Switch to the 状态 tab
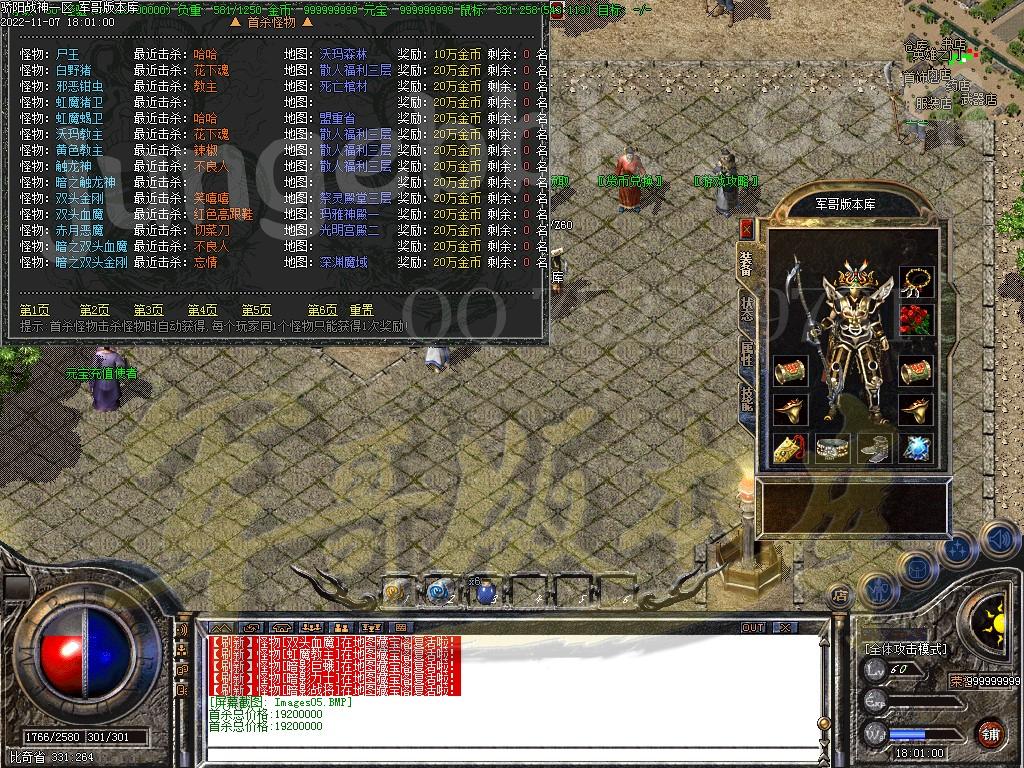This screenshot has height=768, width=1024. pyautogui.click(x=746, y=307)
